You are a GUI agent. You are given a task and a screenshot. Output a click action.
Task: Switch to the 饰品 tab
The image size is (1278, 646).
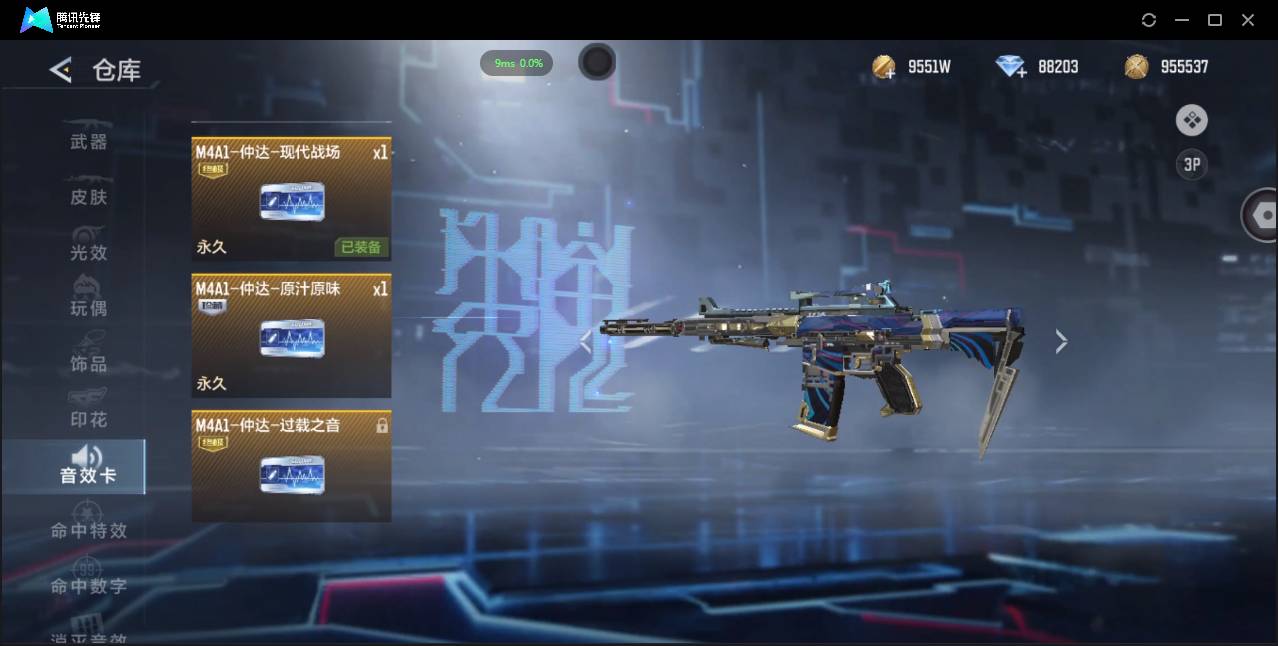(89, 363)
